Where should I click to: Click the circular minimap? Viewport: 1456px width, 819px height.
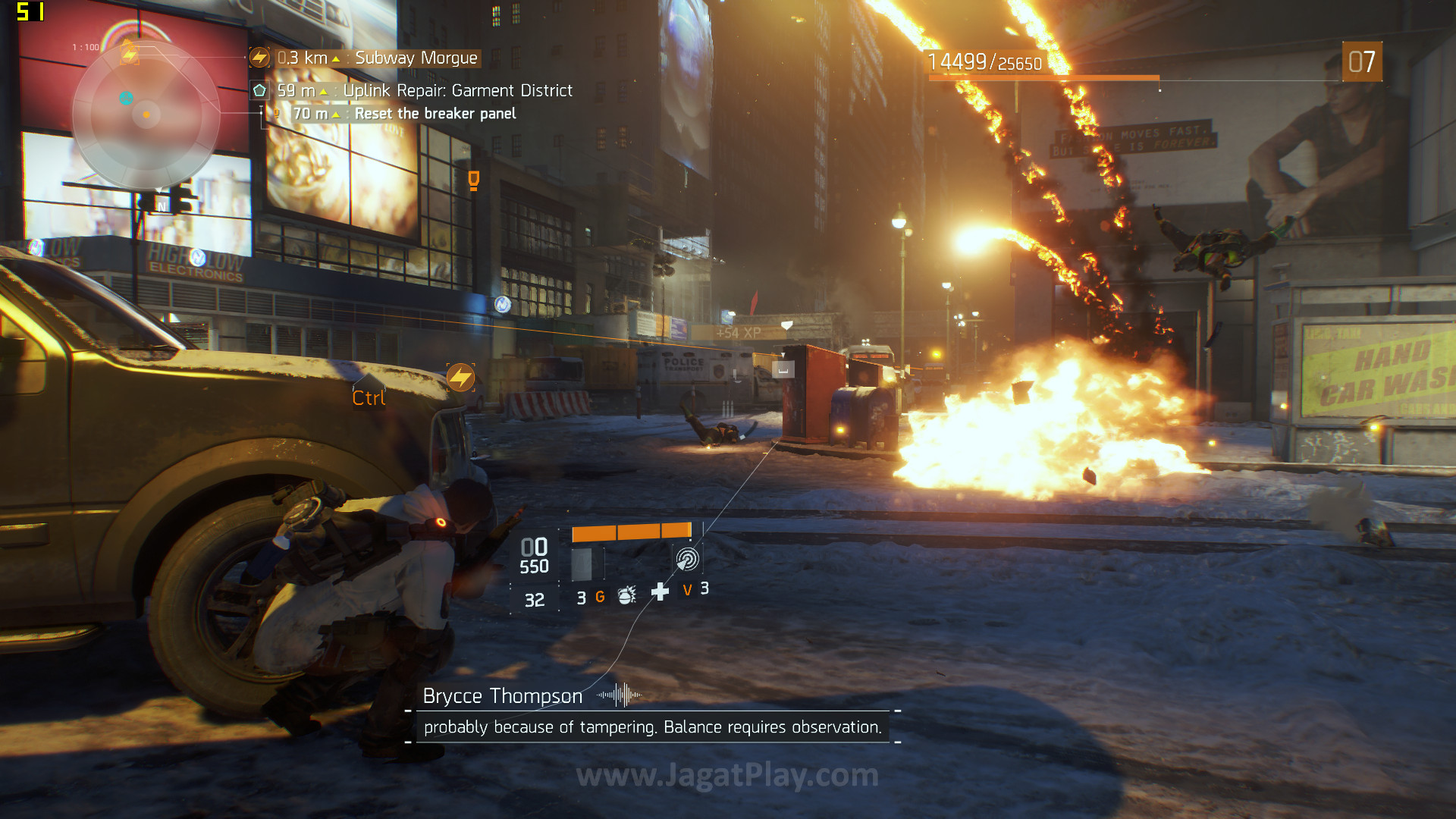pyautogui.click(x=146, y=115)
